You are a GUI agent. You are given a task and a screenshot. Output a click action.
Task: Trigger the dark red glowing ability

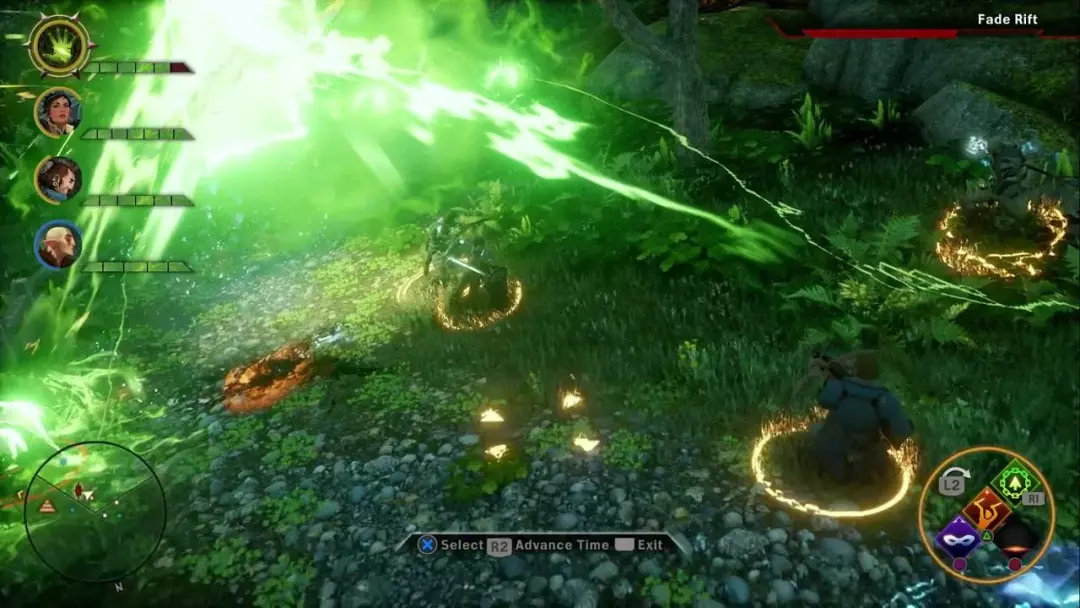(1015, 540)
